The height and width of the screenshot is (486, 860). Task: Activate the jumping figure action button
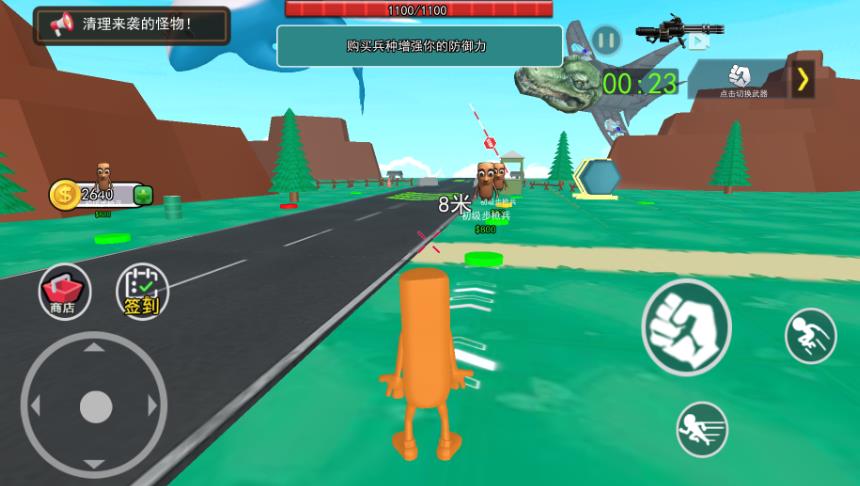point(810,336)
